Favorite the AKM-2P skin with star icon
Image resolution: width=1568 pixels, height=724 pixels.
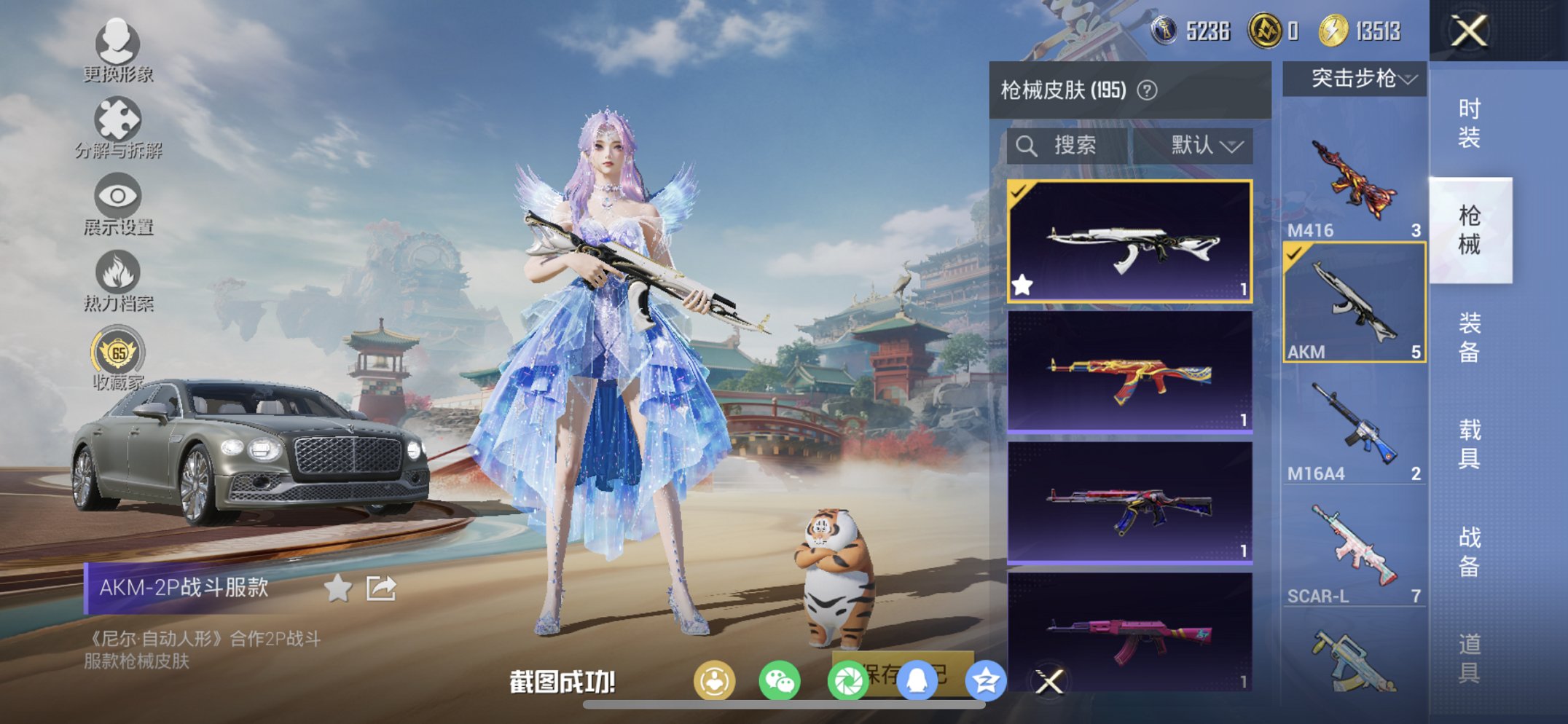click(337, 588)
